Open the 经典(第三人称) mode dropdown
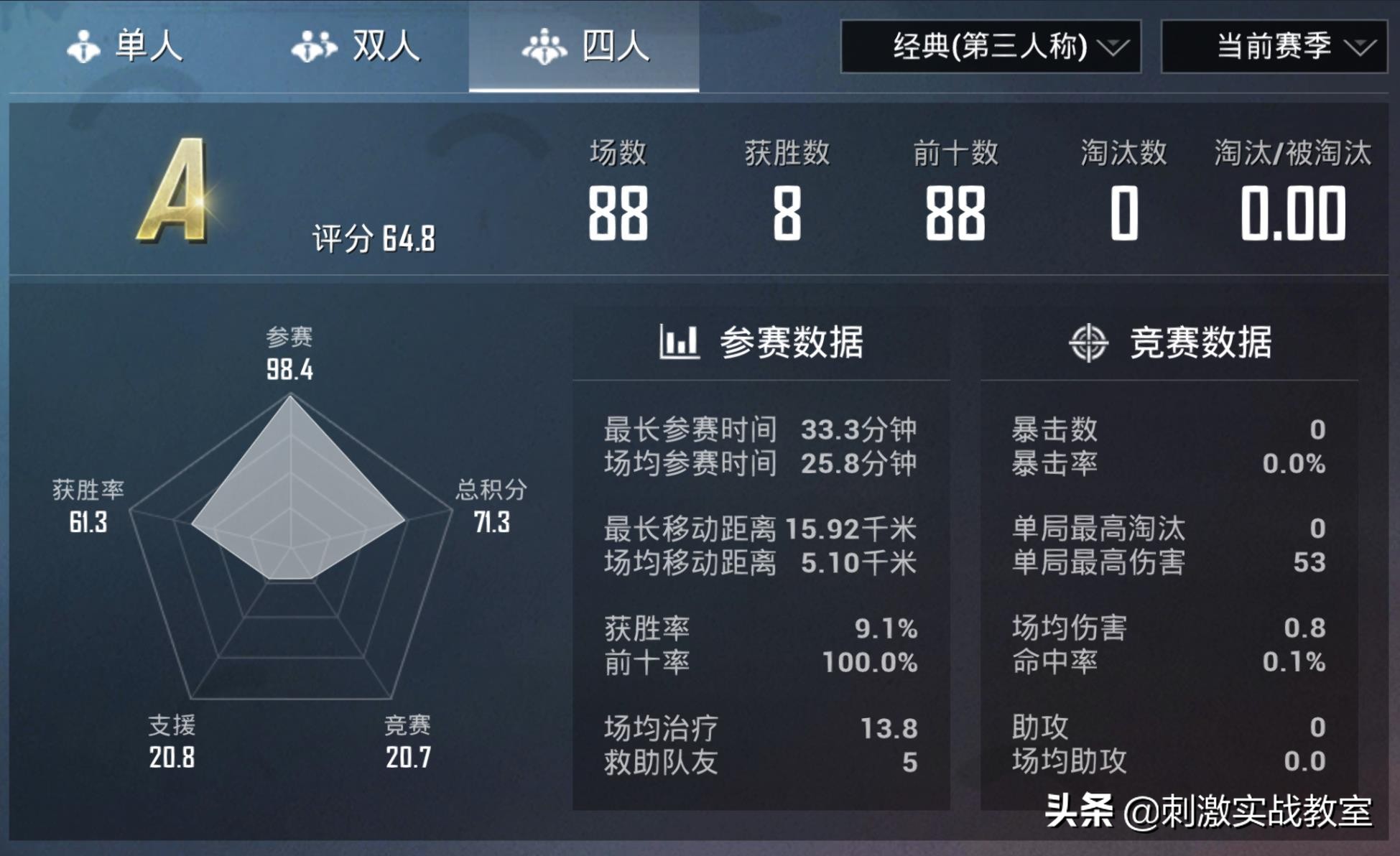Viewport: 1400px width, 856px height. point(991,47)
